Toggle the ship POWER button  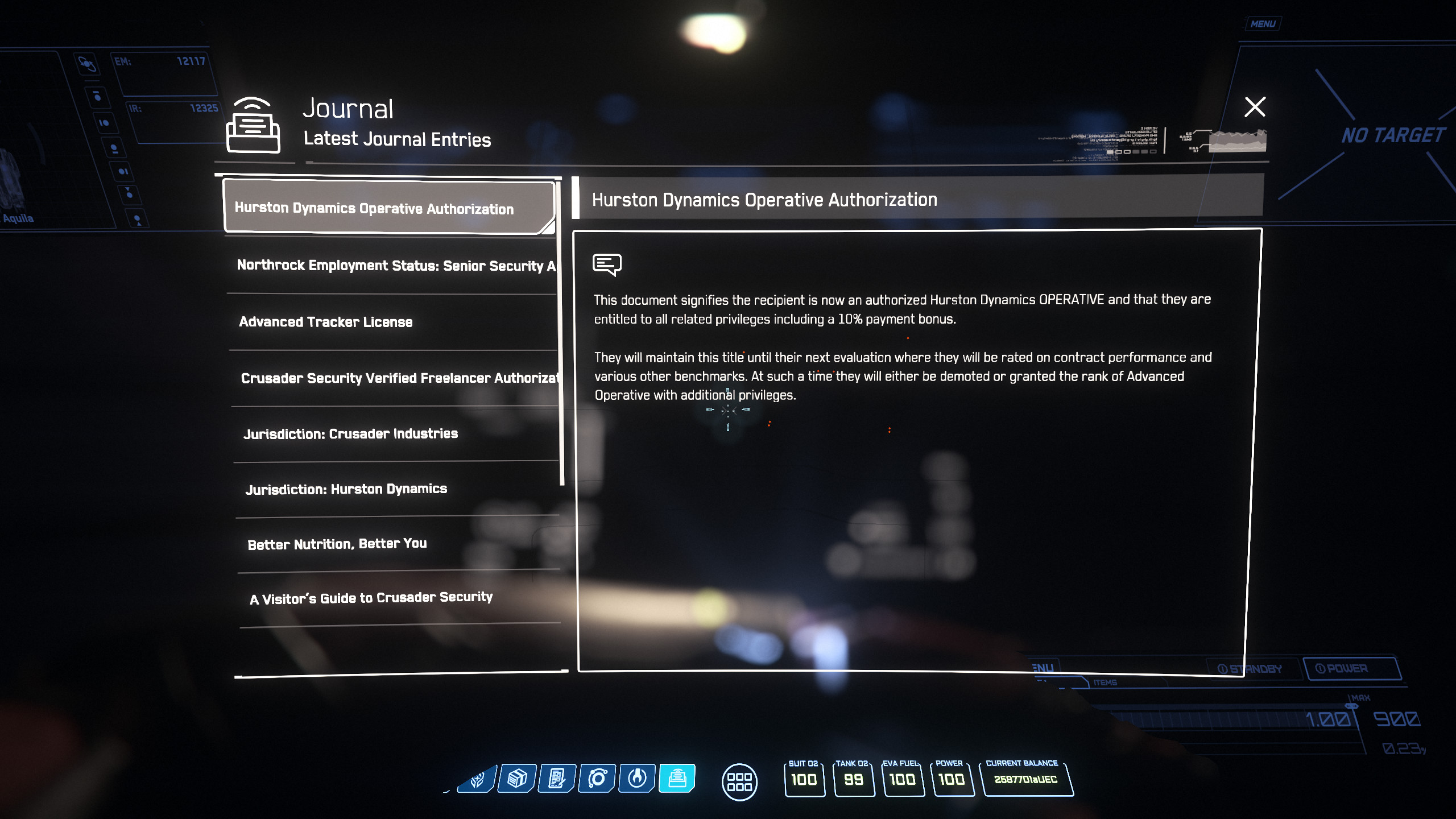[1351, 668]
